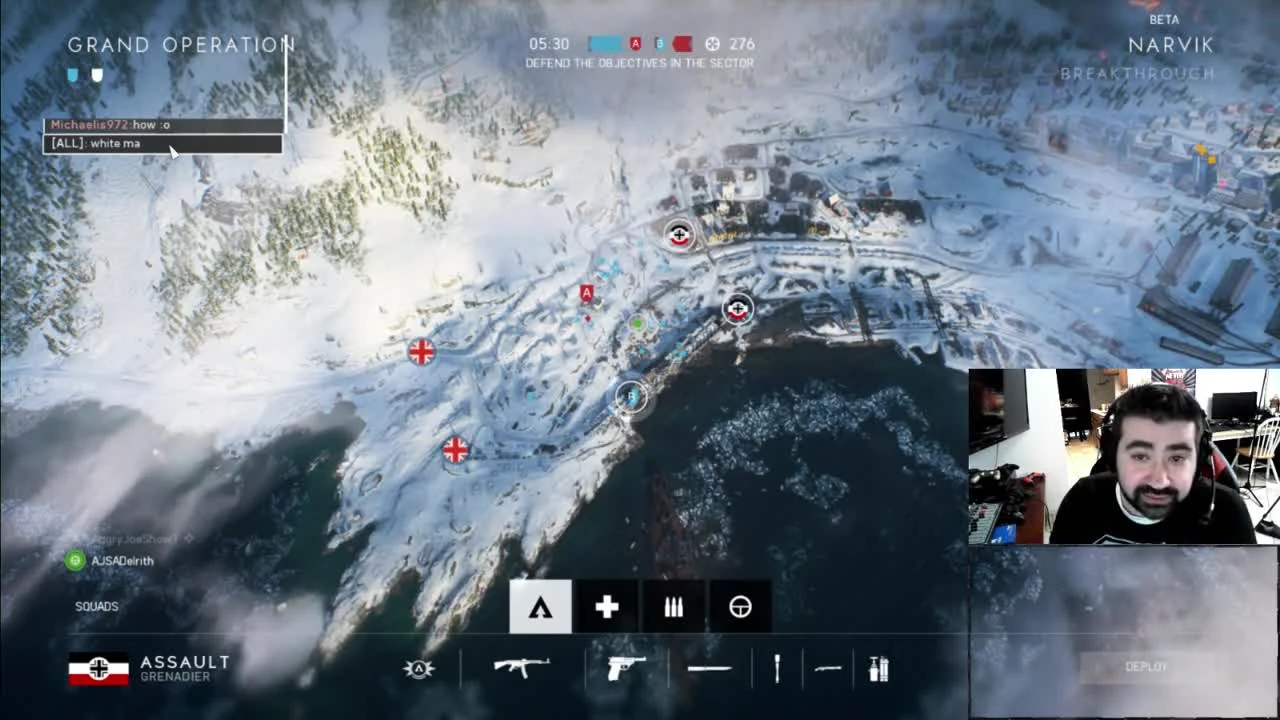The width and height of the screenshot is (1280, 720).
Task: Select the lower British flag spawn point
Action: [455, 451]
